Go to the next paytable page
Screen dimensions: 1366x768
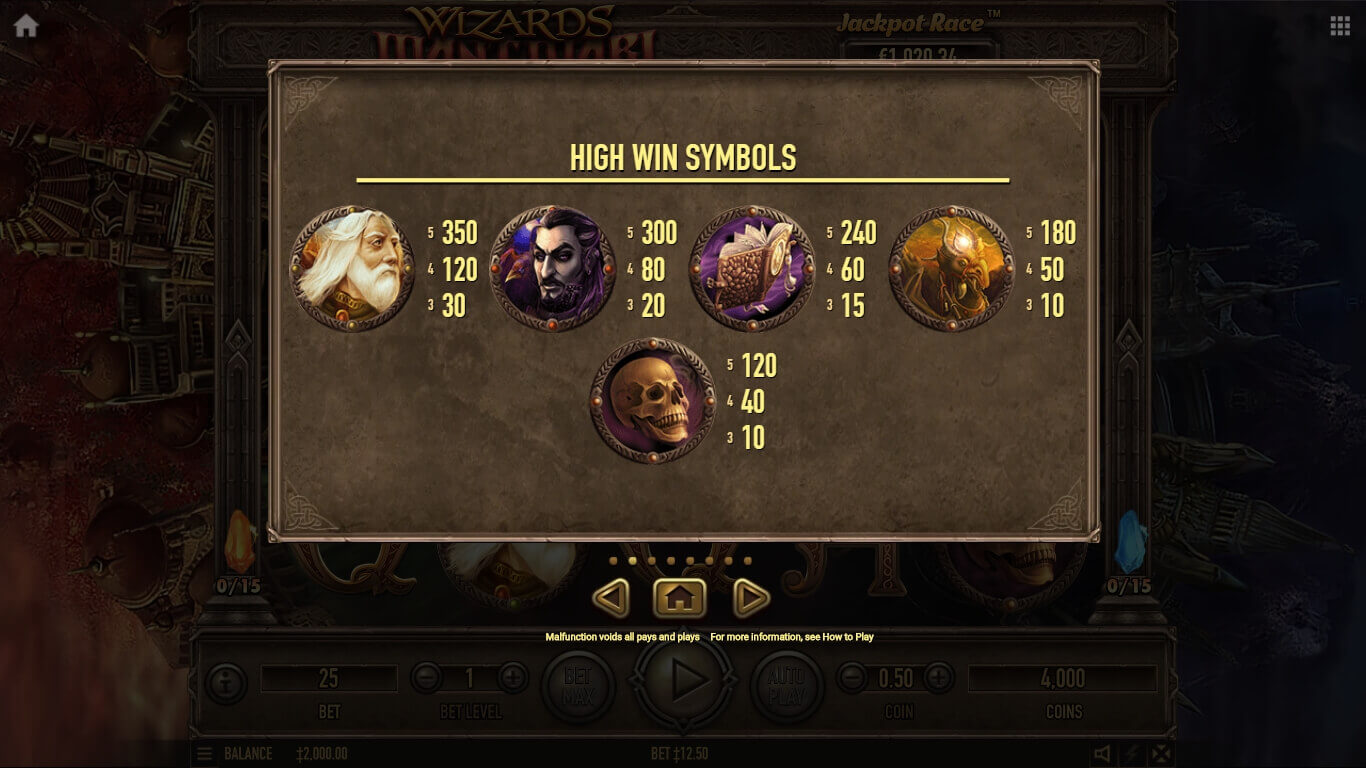pyautogui.click(x=750, y=598)
